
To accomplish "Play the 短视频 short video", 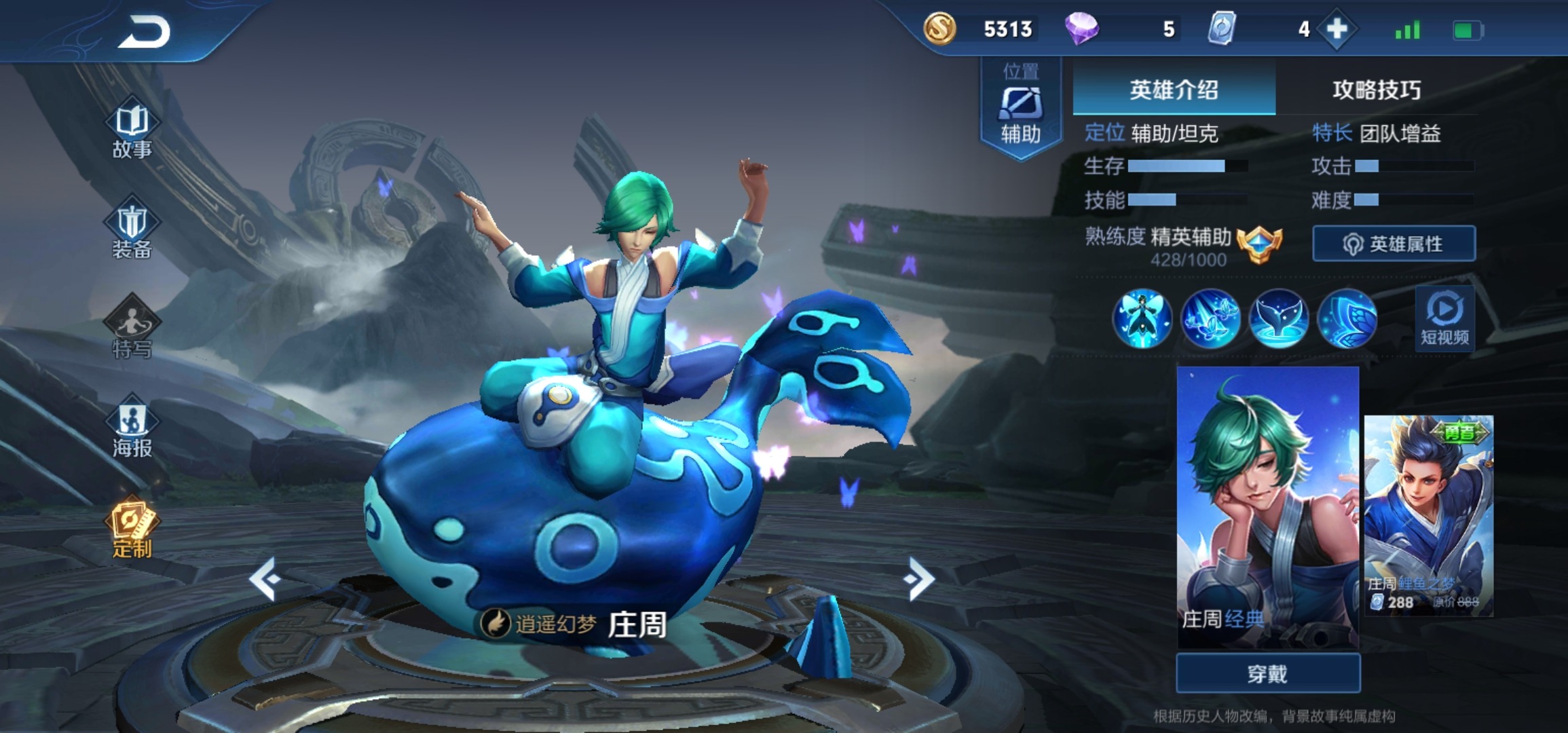I will [x=1444, y=318].
